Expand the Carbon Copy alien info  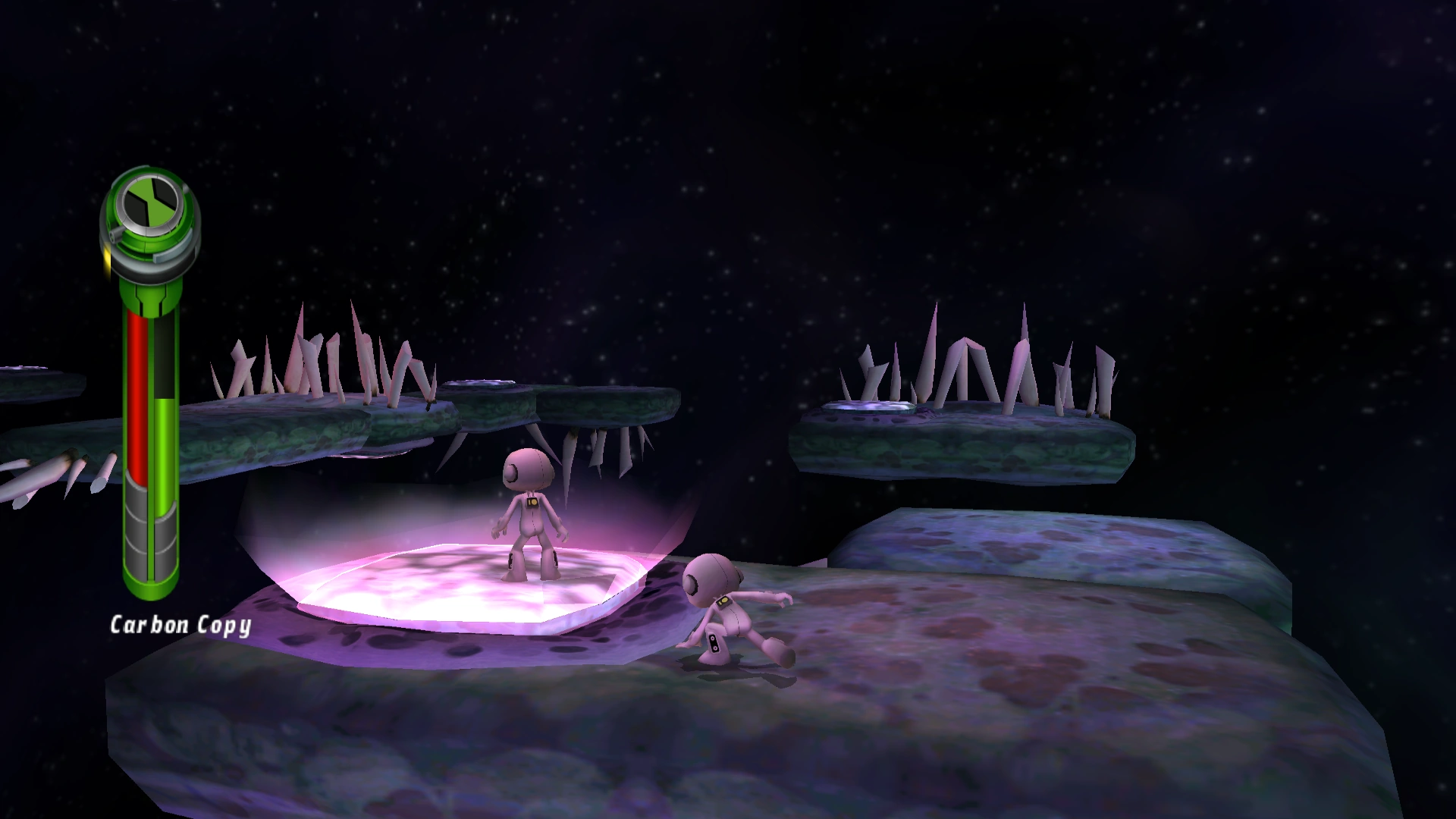pyautogui.click(x=182, y=626)
